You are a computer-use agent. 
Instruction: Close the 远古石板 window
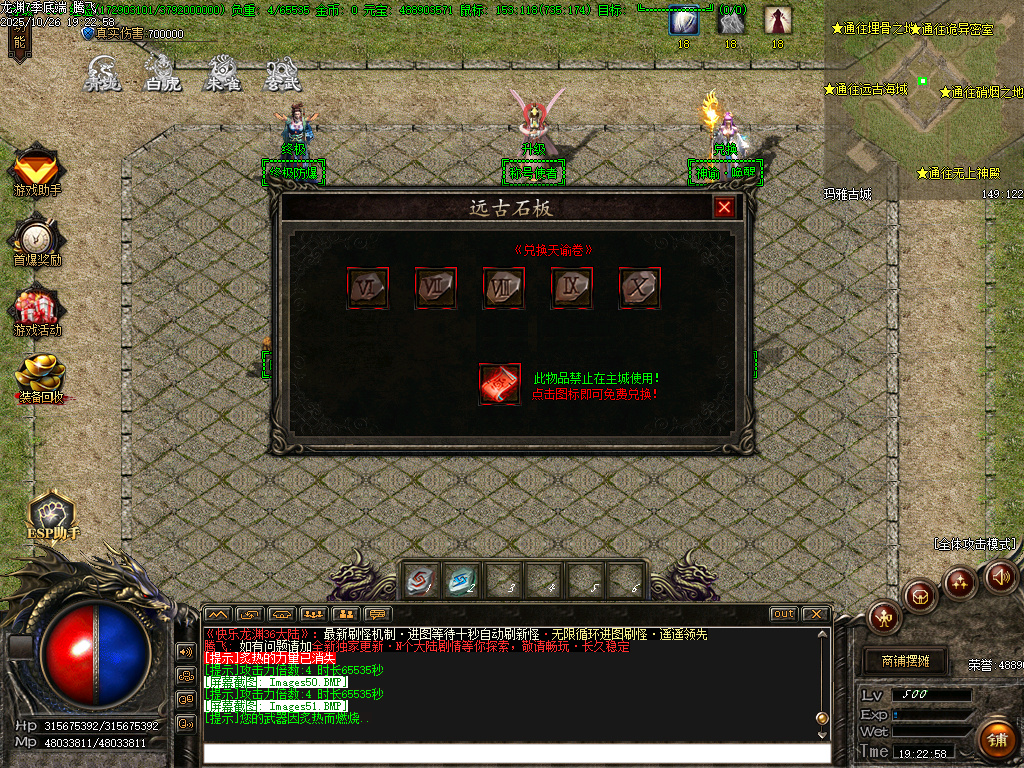point(724,207)
